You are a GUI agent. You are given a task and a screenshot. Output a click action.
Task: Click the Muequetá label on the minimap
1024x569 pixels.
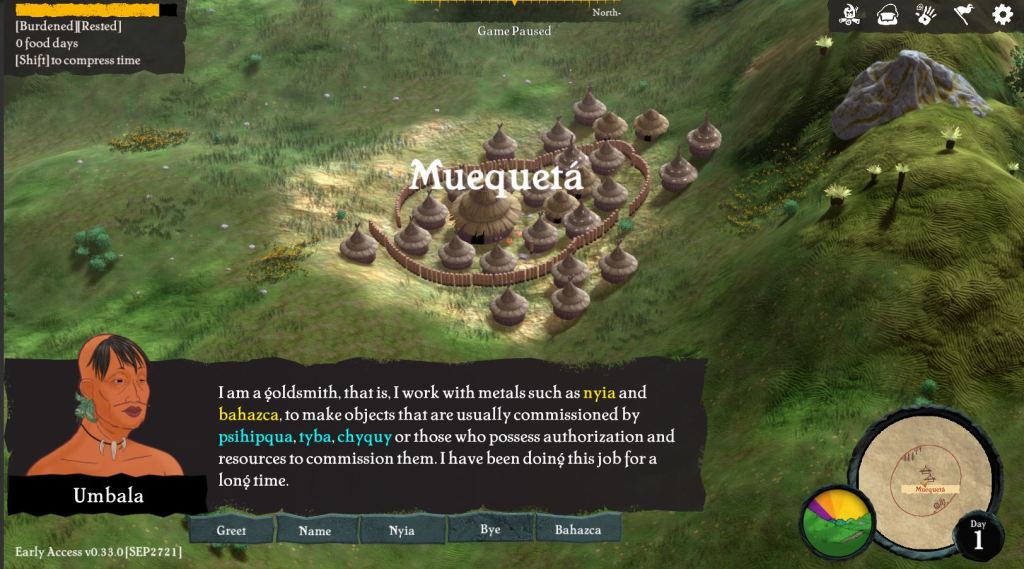click(930, 490)
